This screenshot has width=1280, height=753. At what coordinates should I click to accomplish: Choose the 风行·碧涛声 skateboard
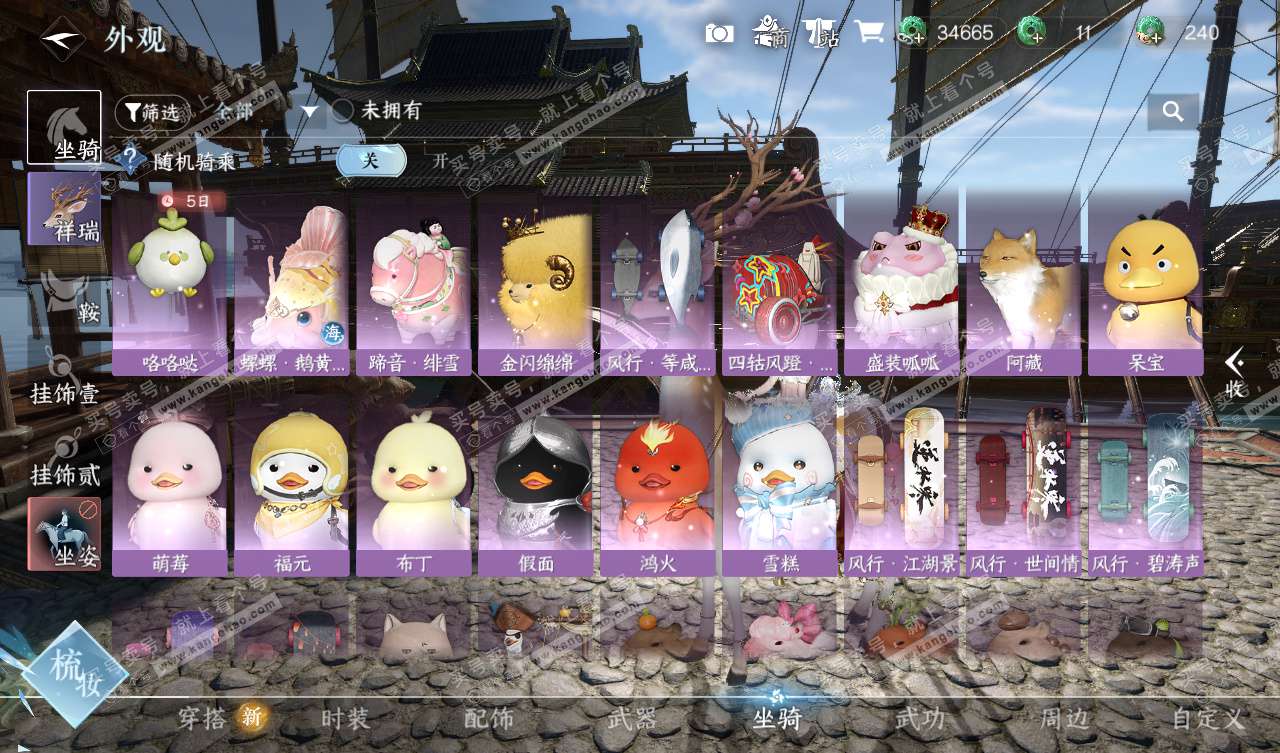pos(1145,484)
